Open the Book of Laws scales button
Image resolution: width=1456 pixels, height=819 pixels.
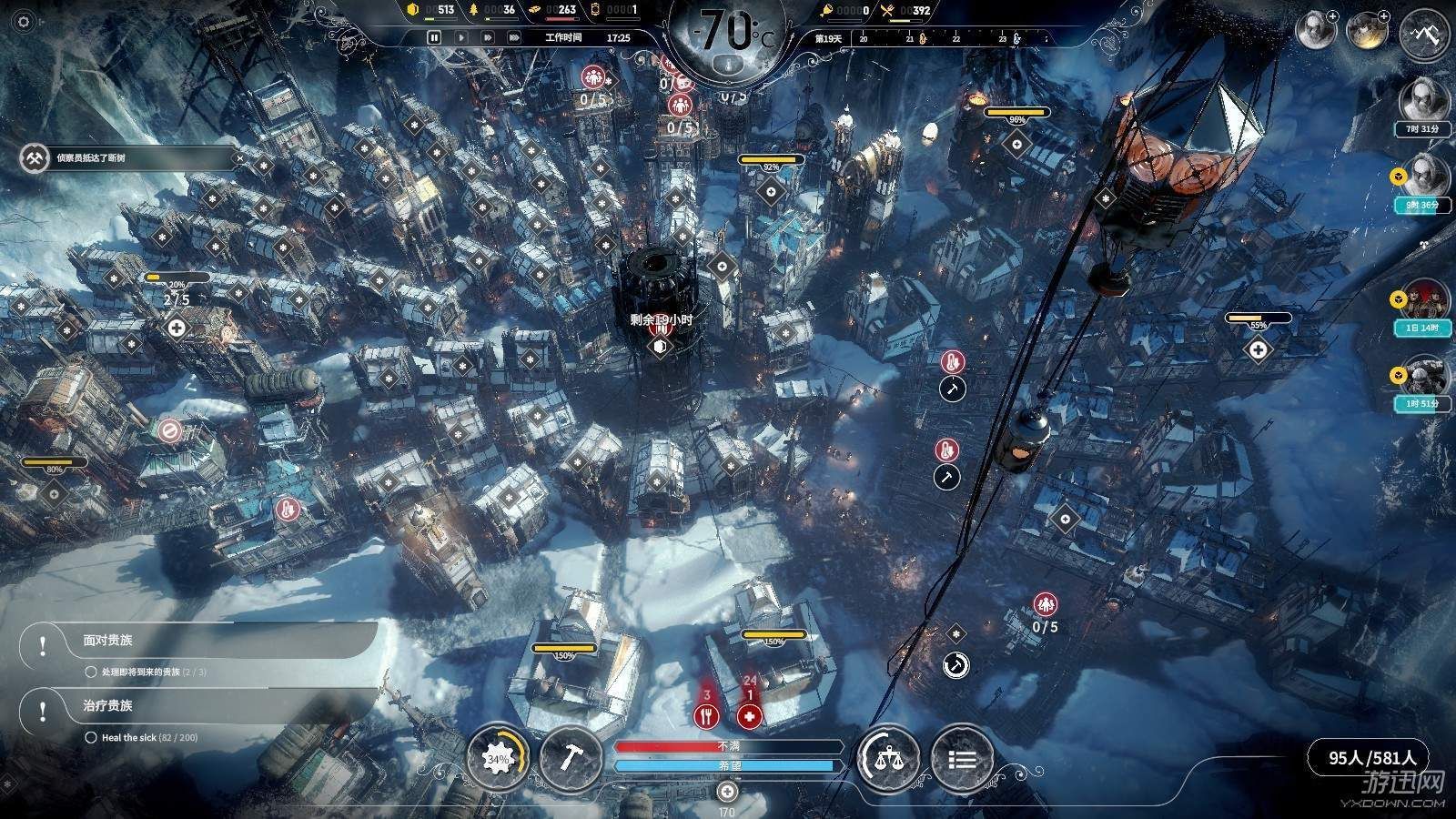[888, 758]
